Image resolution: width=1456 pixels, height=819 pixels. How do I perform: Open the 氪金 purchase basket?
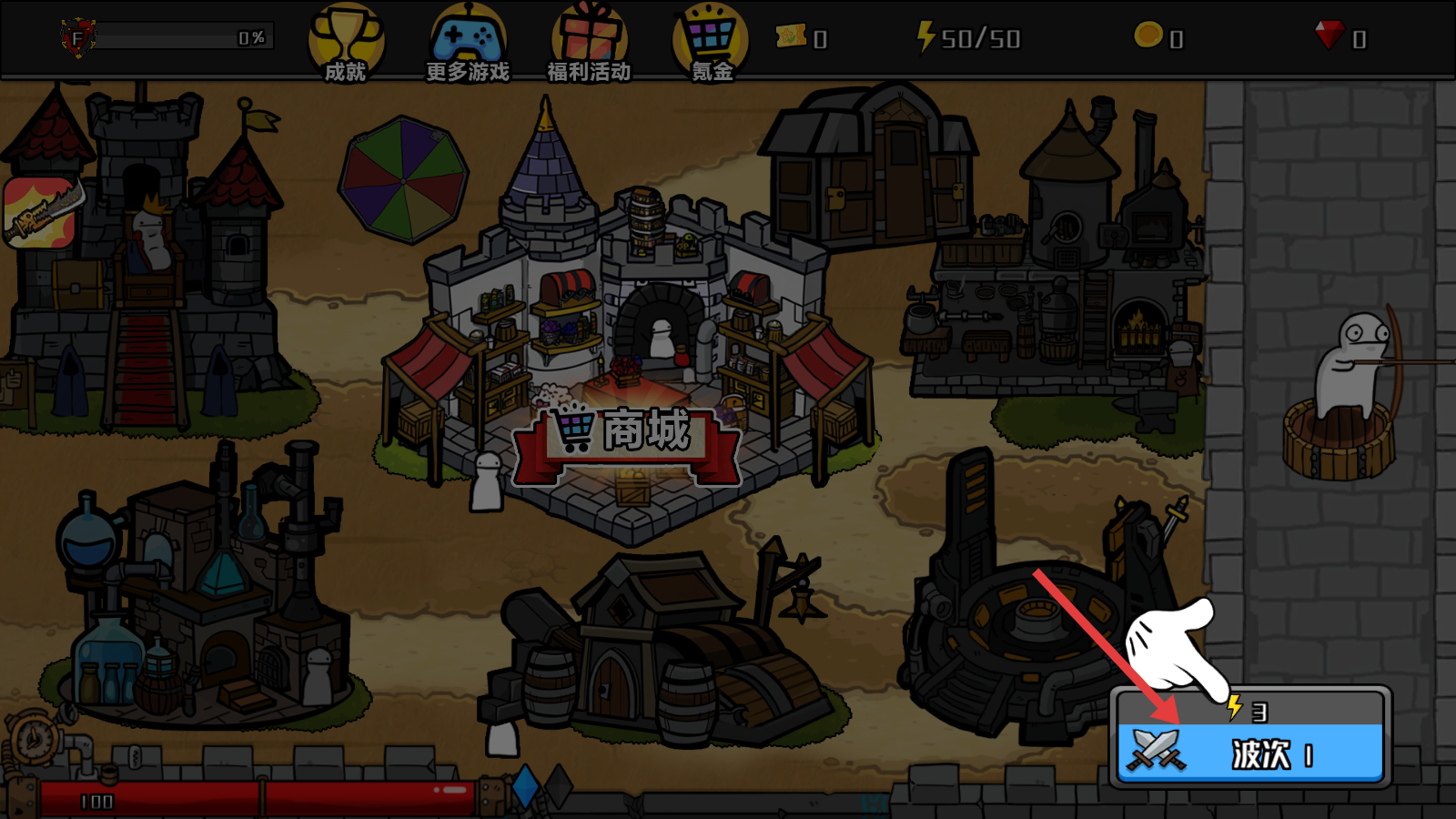tap(711, 43)
